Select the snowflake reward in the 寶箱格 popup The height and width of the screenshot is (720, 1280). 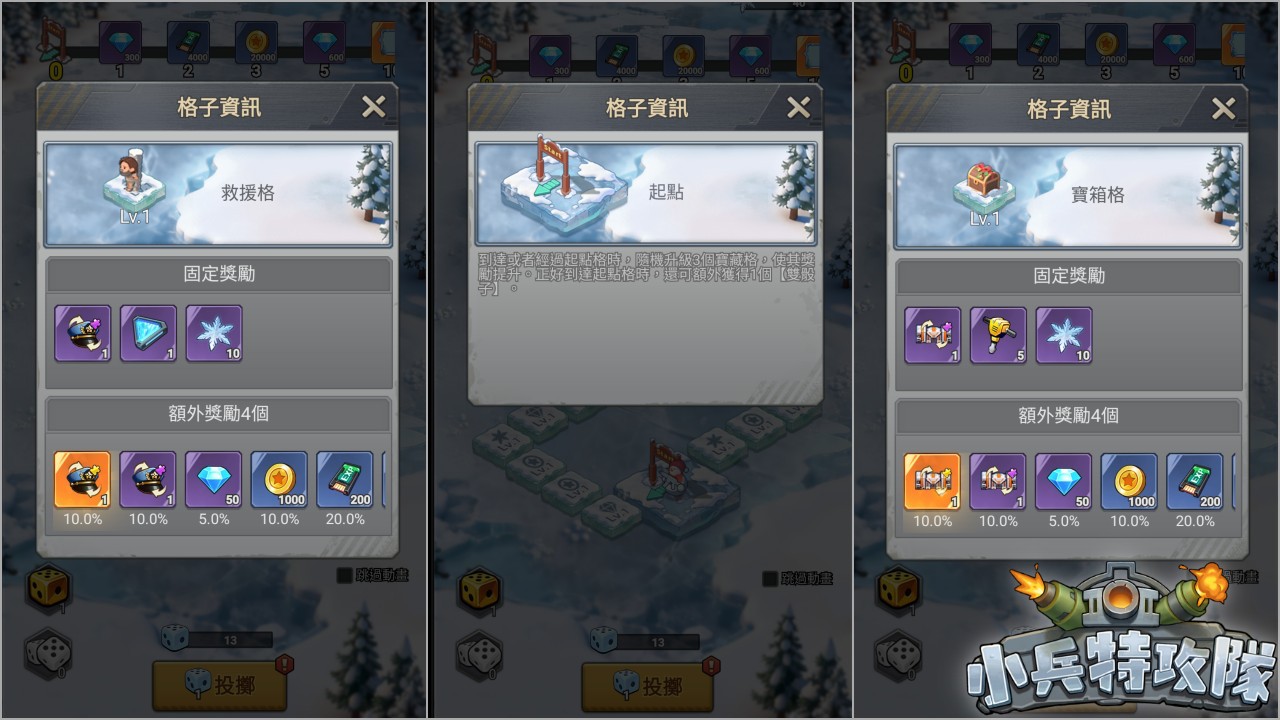coord(1064,335)
